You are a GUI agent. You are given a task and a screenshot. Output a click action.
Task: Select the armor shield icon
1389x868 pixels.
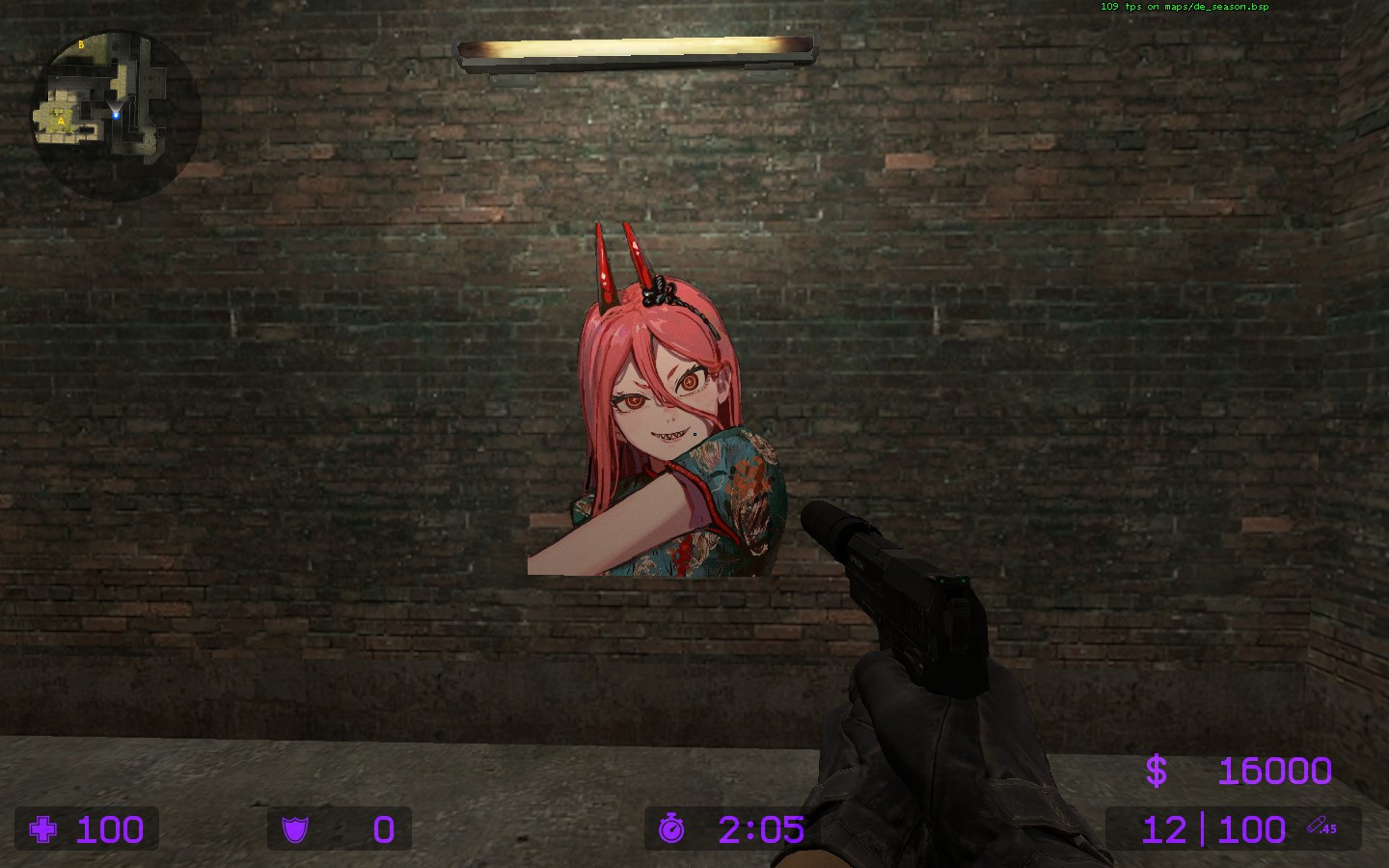coord(297,829)
